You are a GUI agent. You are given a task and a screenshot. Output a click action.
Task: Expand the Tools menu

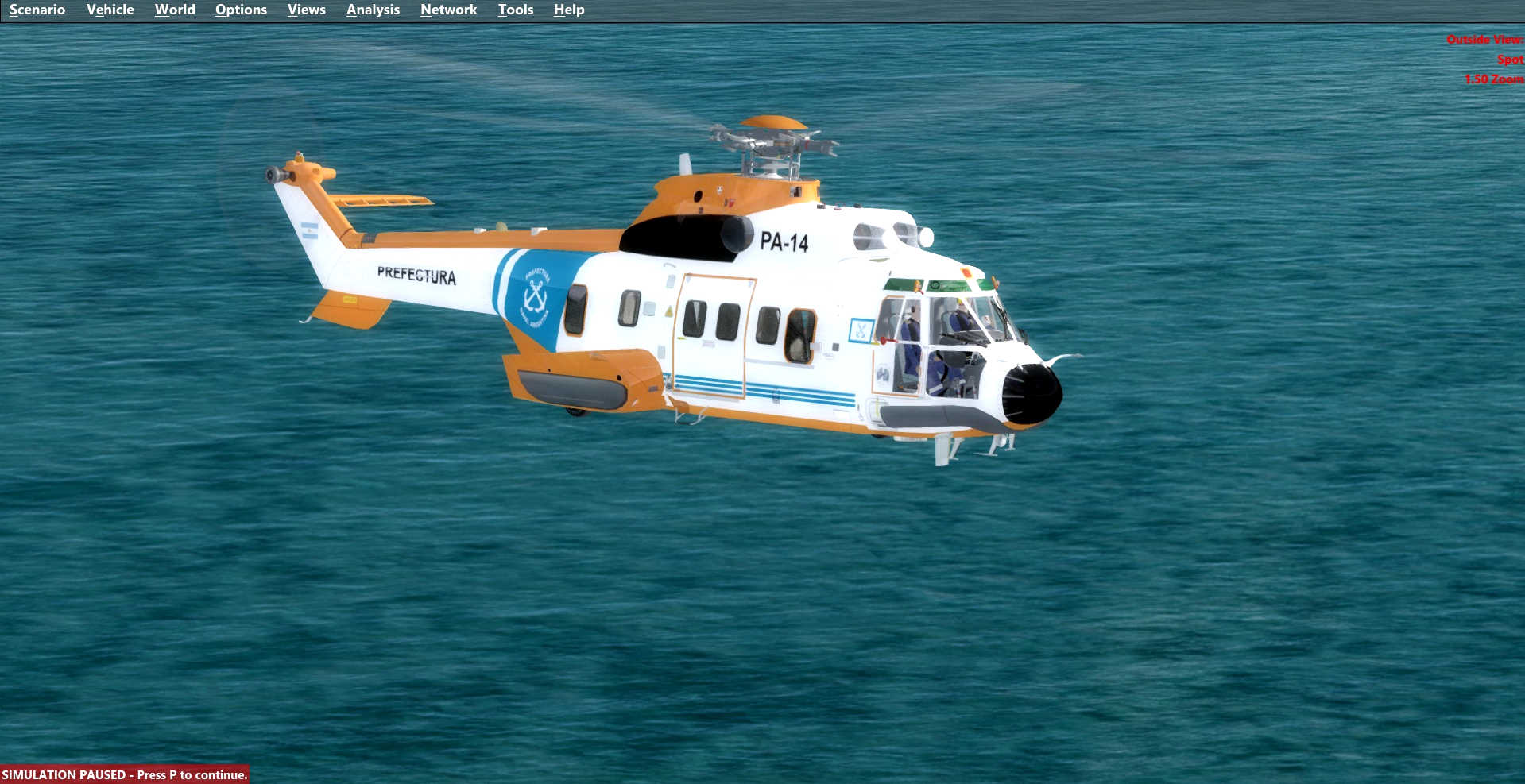pyautogui.click(x=515, y=10)
